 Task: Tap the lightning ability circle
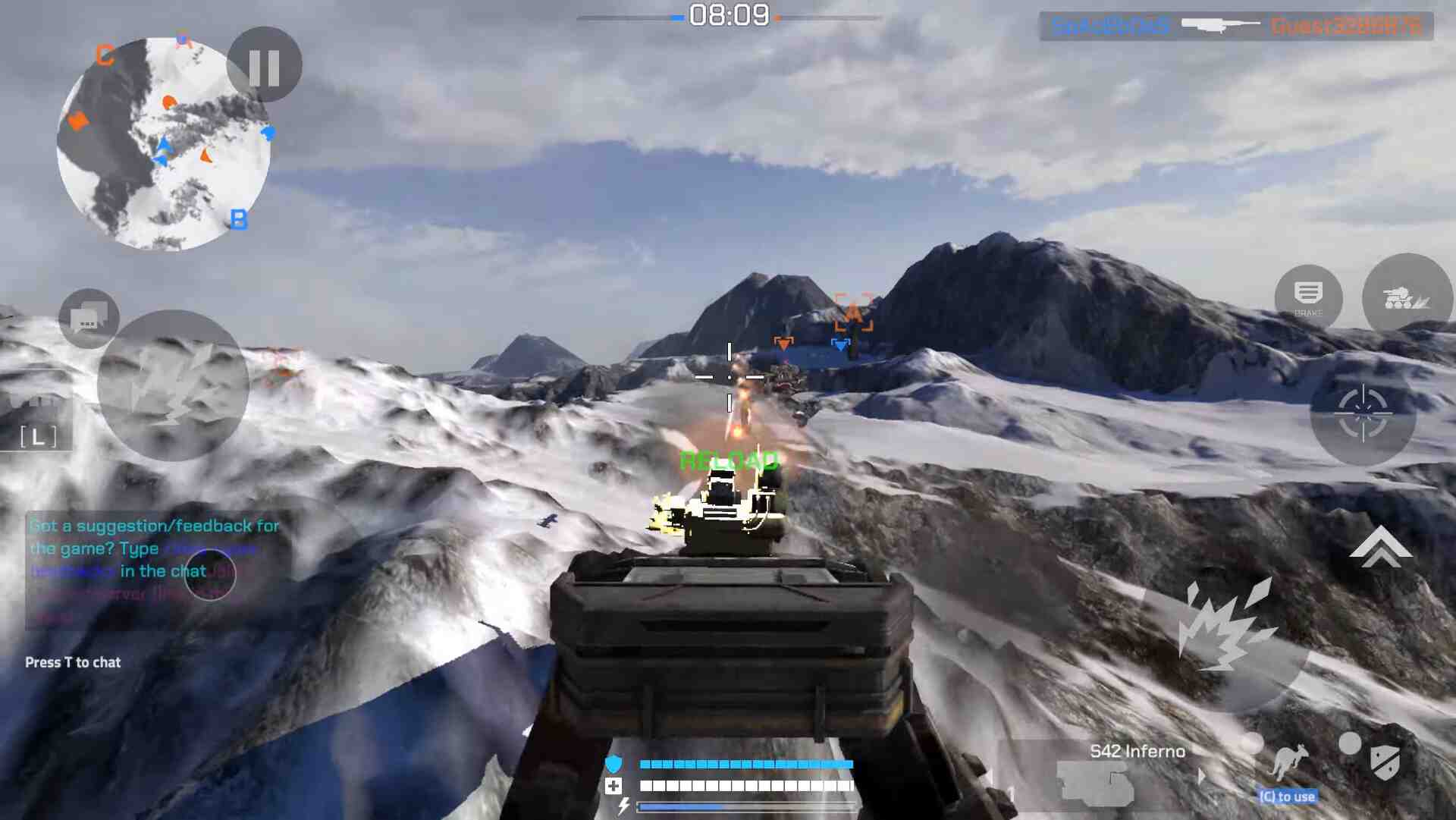(x=173, y=385)
